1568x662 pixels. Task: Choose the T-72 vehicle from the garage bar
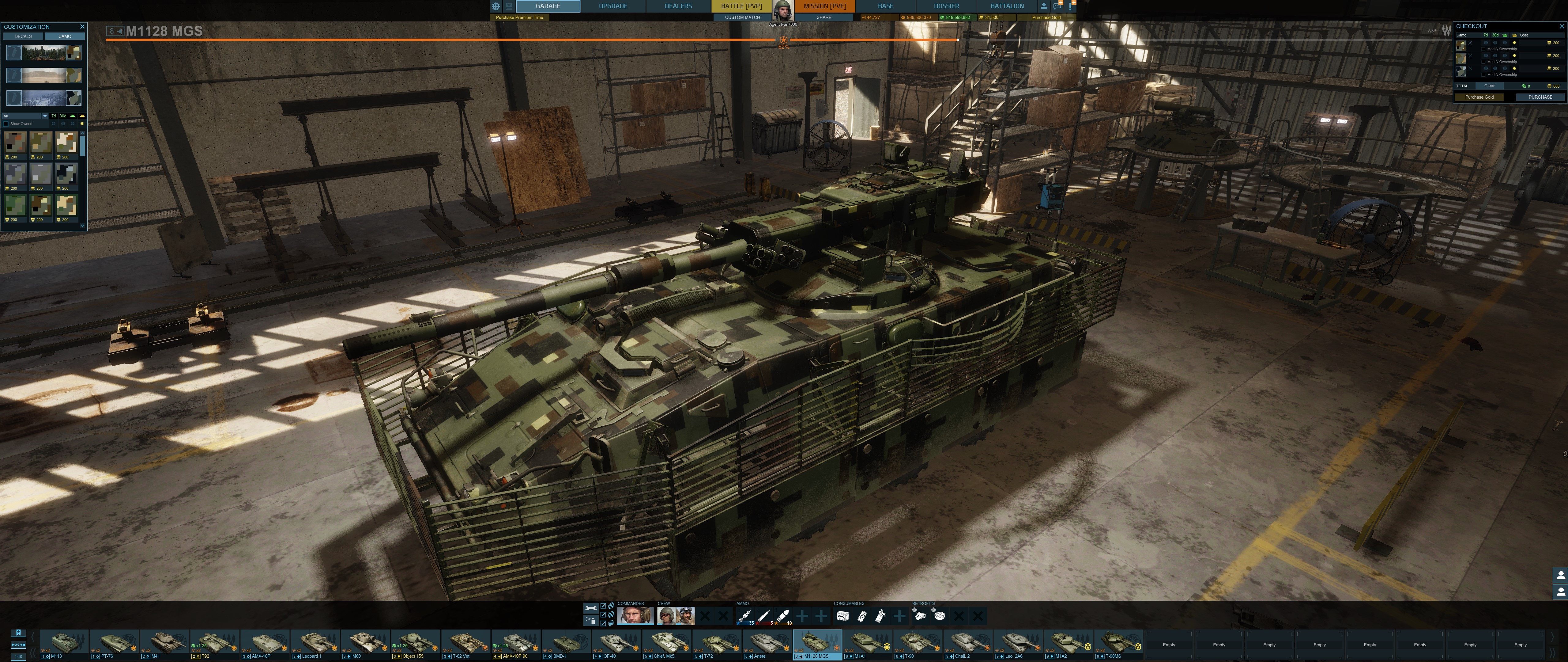(x=716, y=643)
